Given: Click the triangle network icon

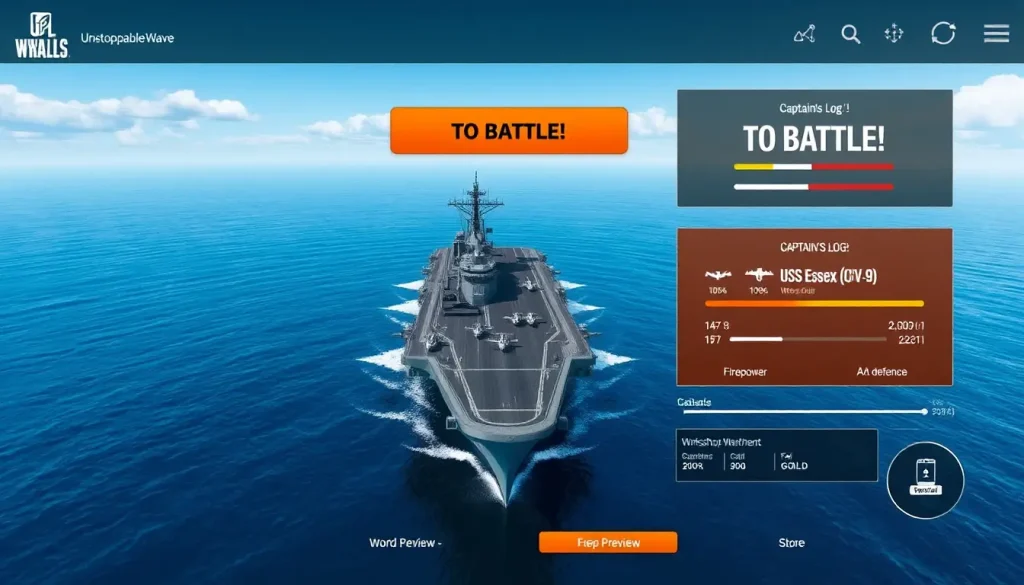Looking at the screenshot, I should (805, 34).
